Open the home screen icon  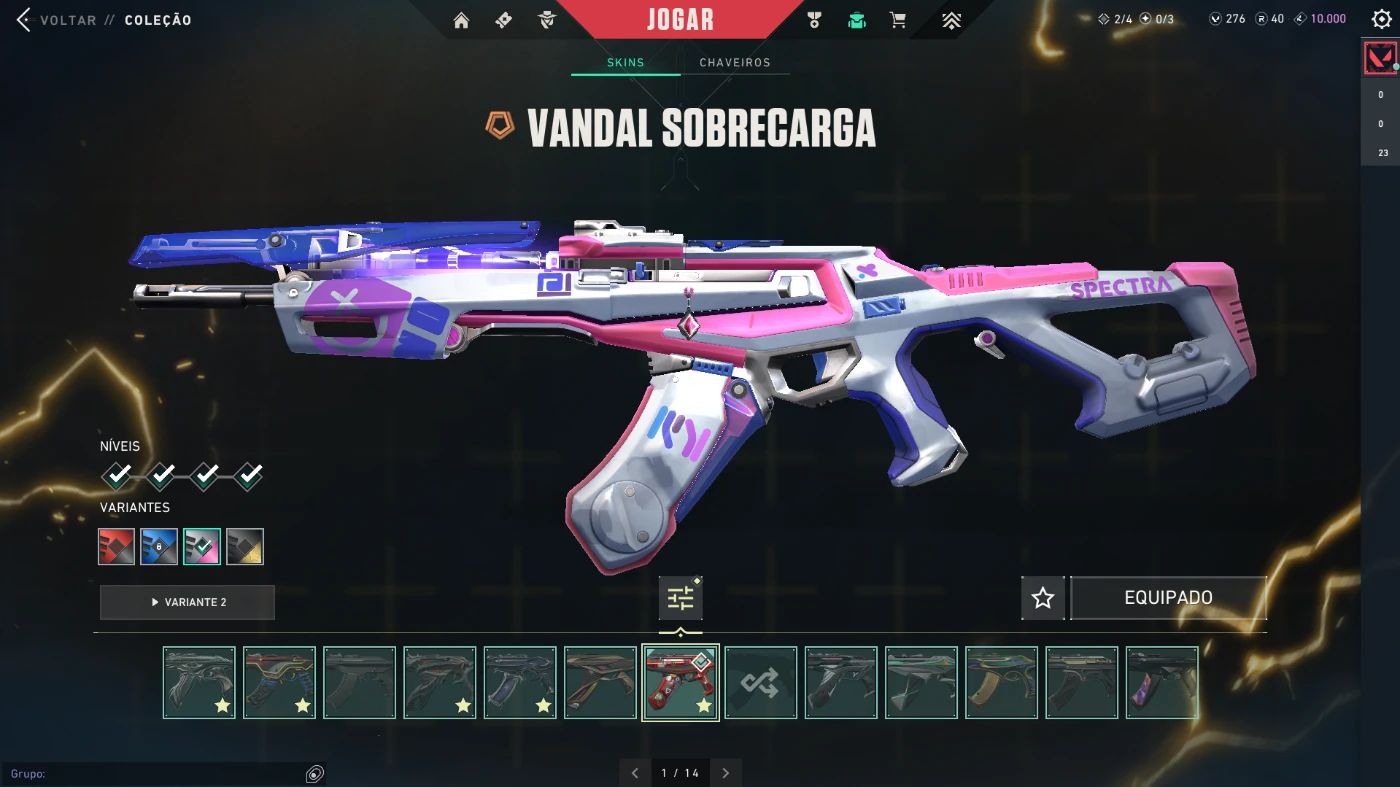[461, 20]
